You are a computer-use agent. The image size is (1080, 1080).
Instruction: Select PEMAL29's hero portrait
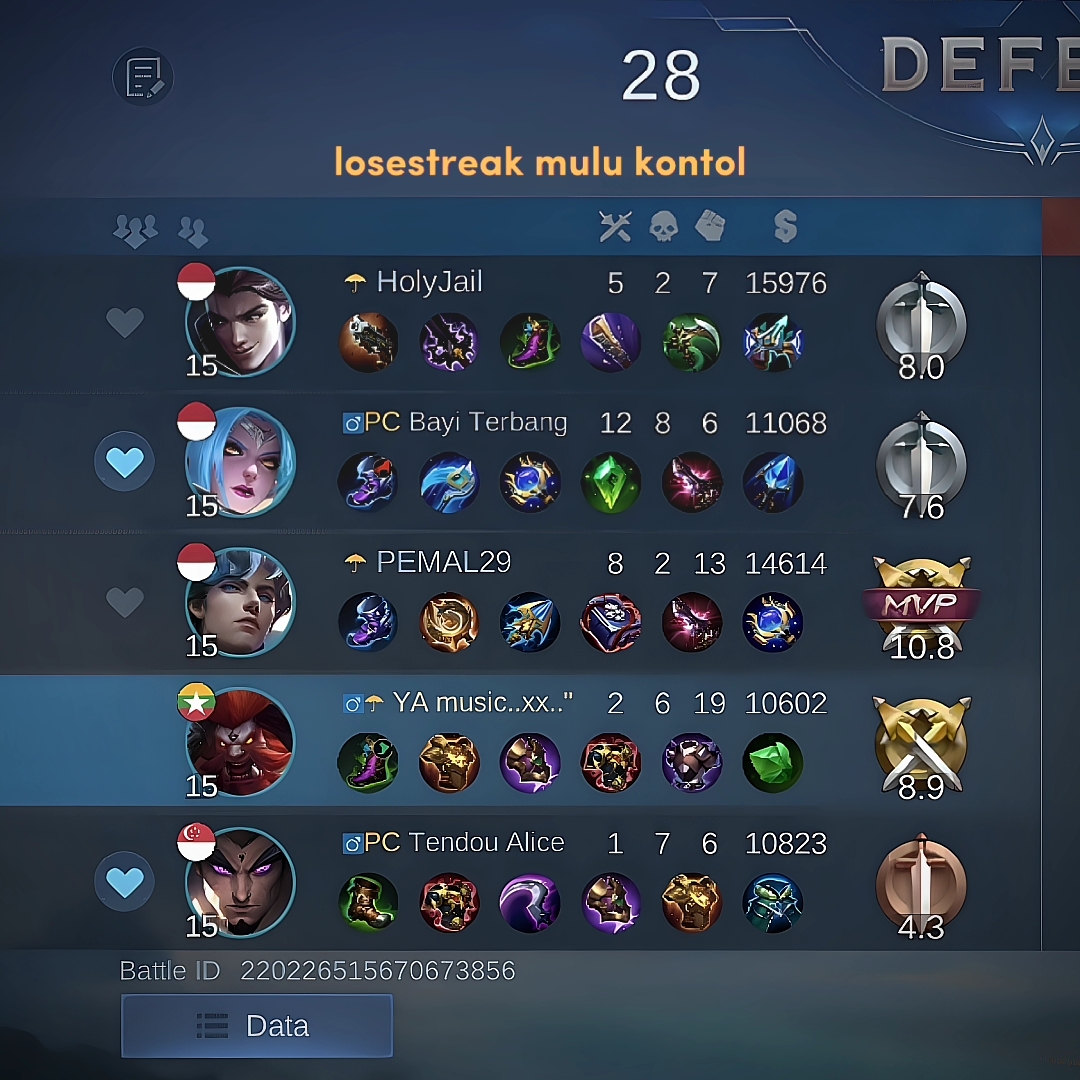pyautogui.click(x=240, y=603)
